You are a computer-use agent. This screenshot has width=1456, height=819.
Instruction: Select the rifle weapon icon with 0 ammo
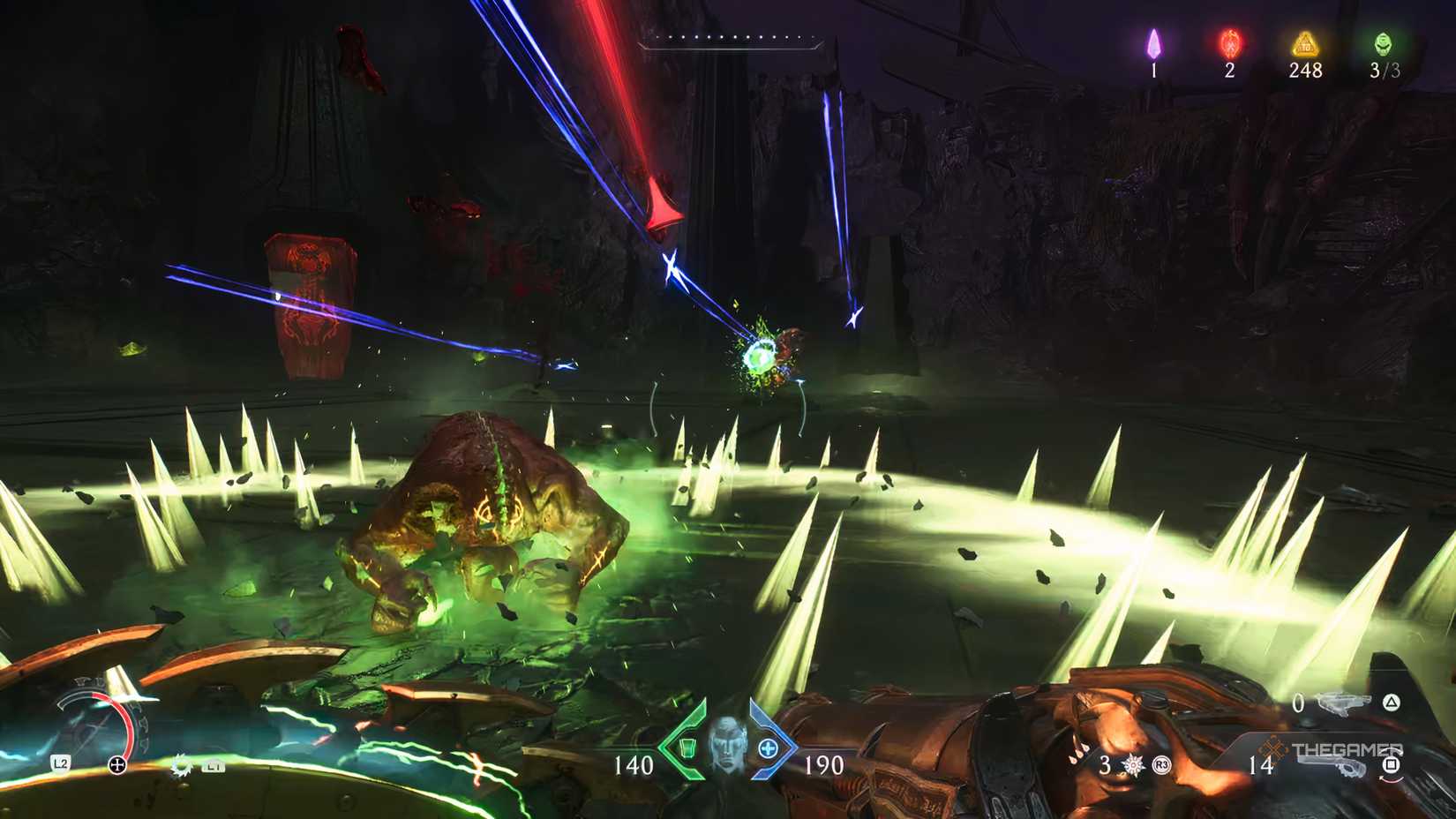click(x=1344, y=703)
